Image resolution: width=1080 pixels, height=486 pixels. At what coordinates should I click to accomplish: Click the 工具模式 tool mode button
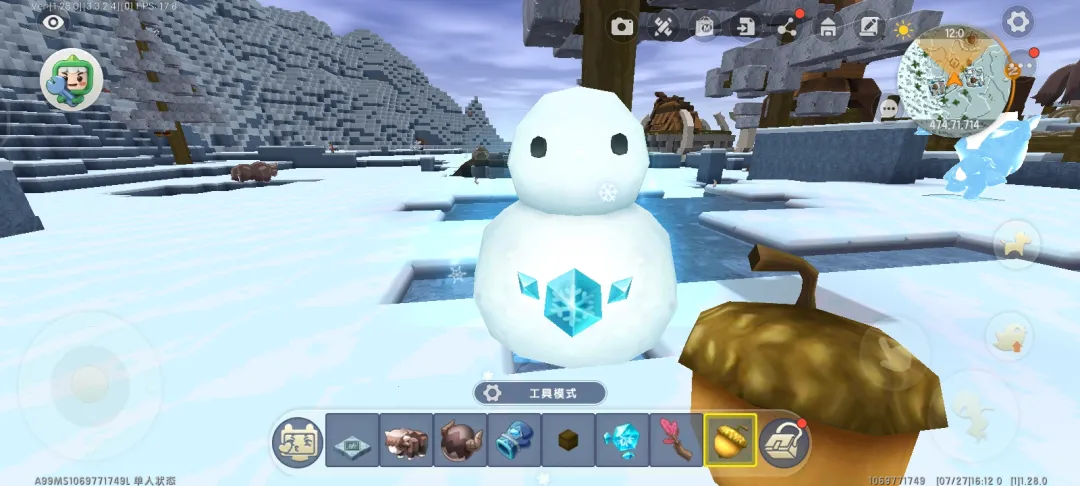click(x=540, y=393)
